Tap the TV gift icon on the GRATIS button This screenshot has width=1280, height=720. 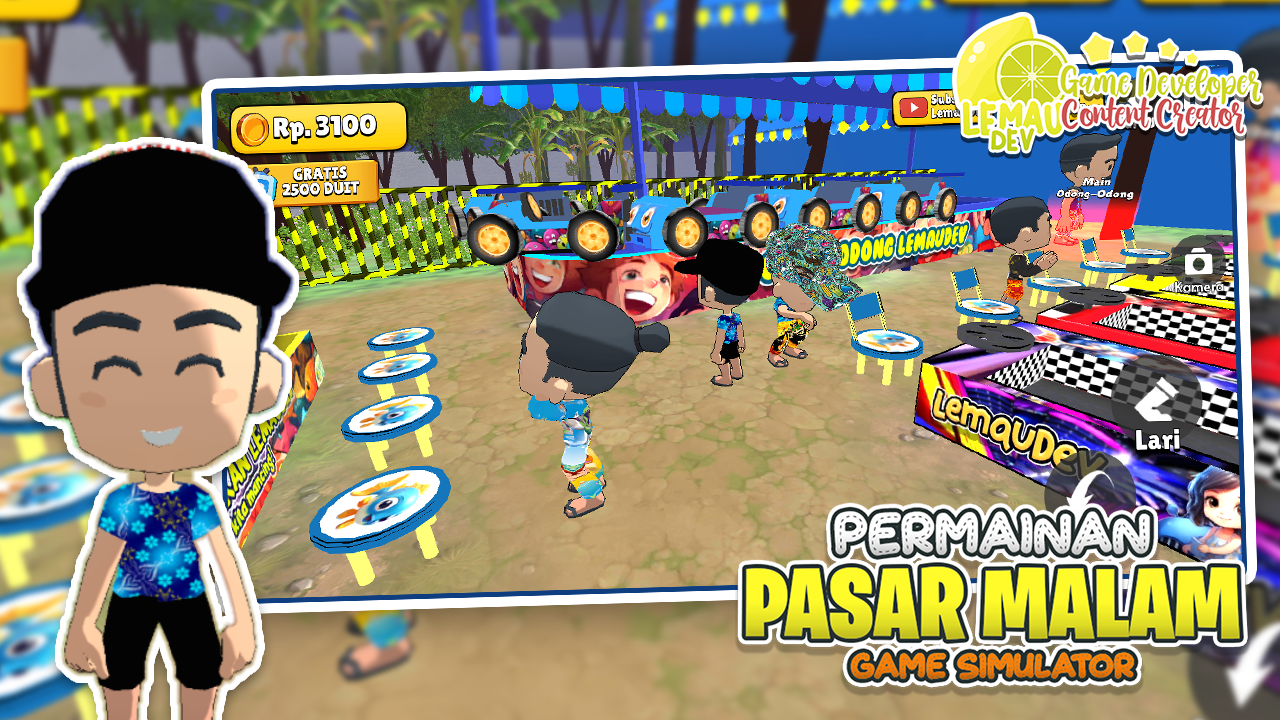pos(262,184)
